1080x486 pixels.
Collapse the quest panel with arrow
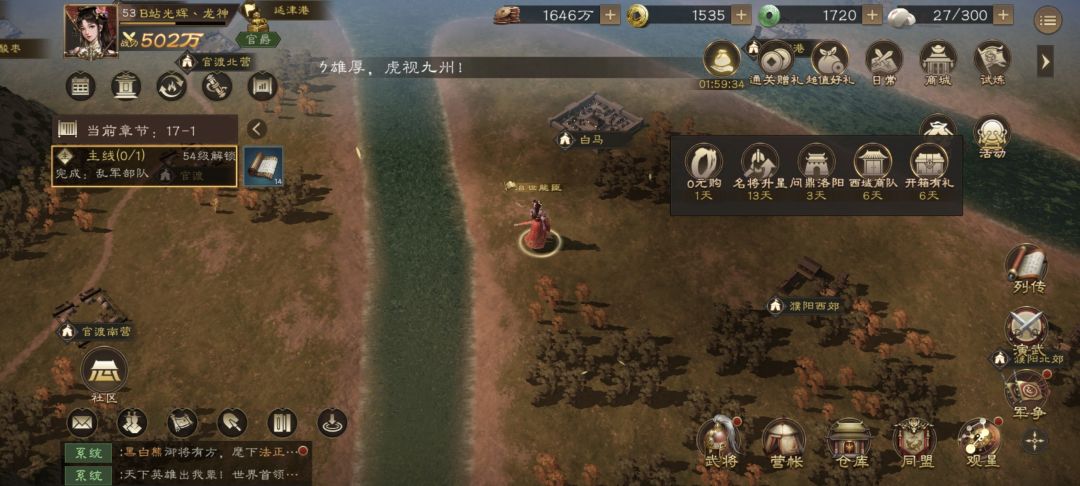[x=257, y=129]
